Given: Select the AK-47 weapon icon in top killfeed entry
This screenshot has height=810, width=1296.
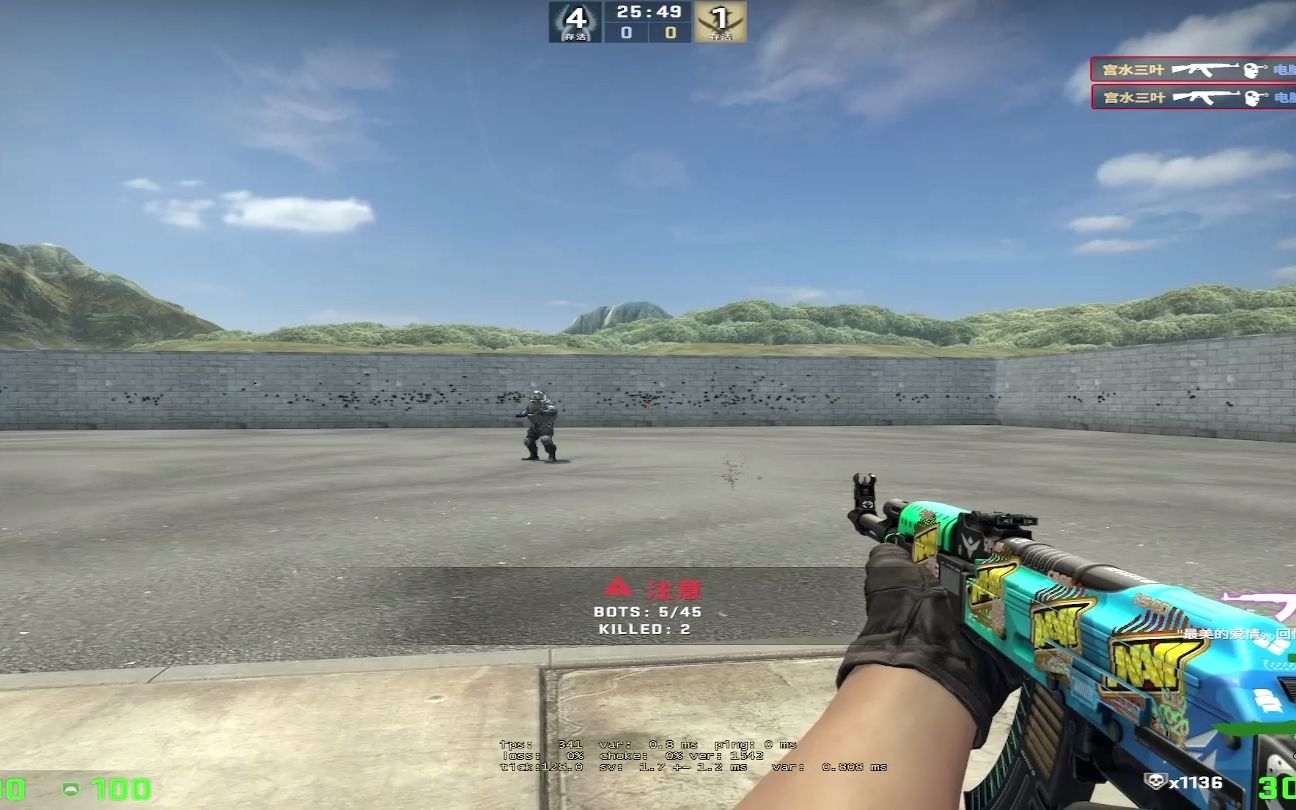Looking at the screenshot, I should coord(1205,68).
